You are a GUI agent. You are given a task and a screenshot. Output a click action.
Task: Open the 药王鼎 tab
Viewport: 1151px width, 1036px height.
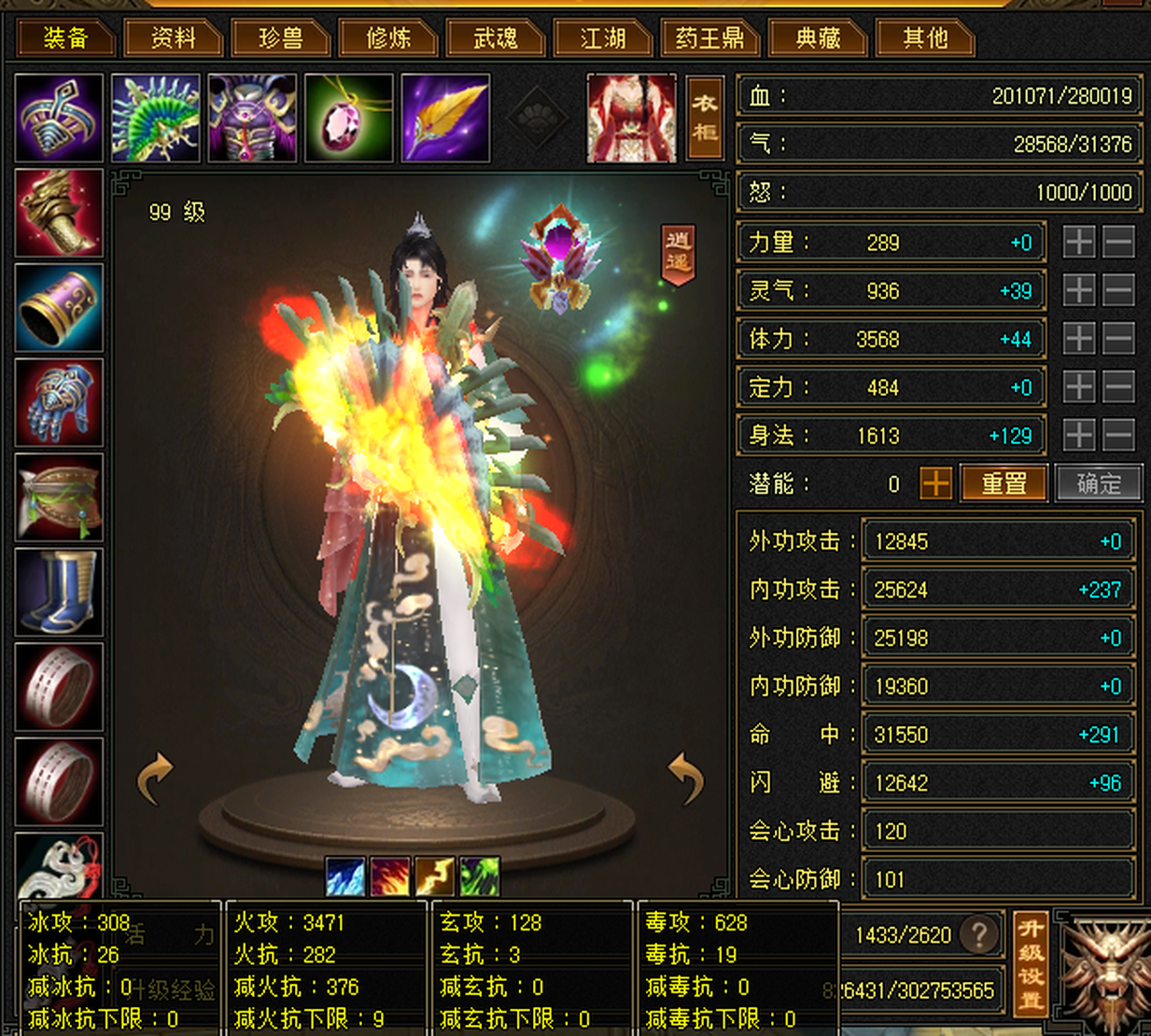coord(709,38)
